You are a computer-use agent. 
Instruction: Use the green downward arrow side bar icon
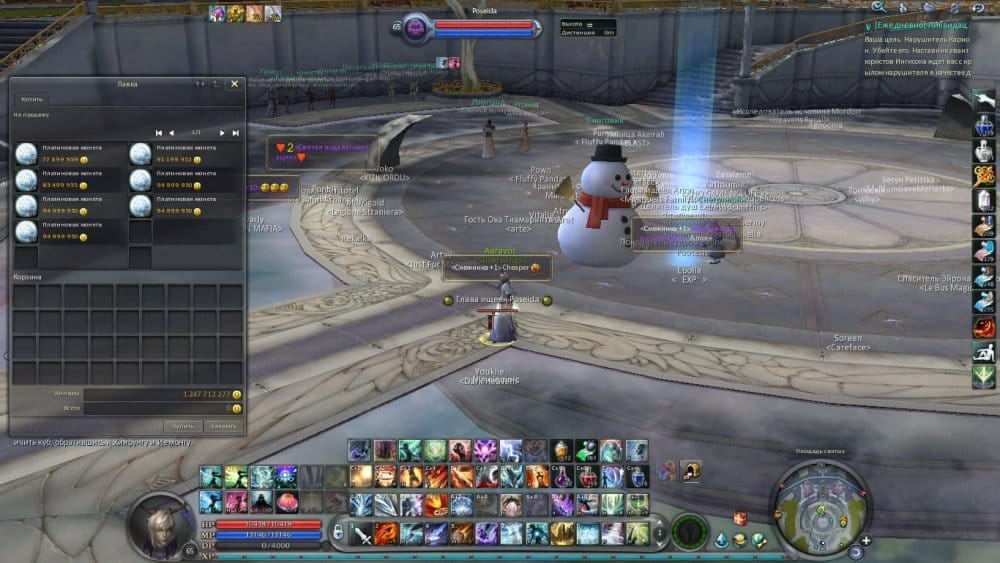pyautogui.click(x=984, y=377)
